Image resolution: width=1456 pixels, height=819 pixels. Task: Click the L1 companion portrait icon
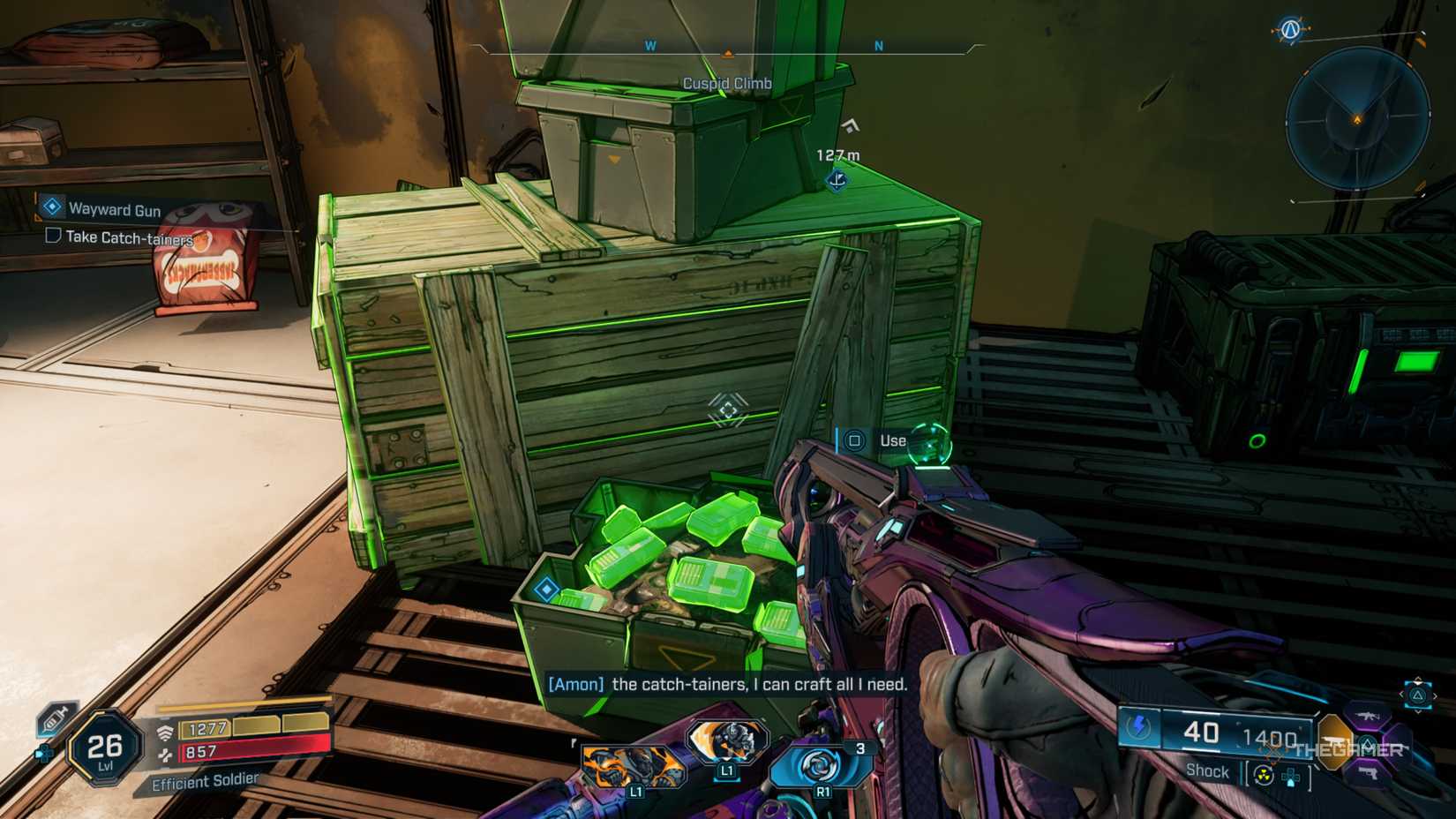coord(729,741)
